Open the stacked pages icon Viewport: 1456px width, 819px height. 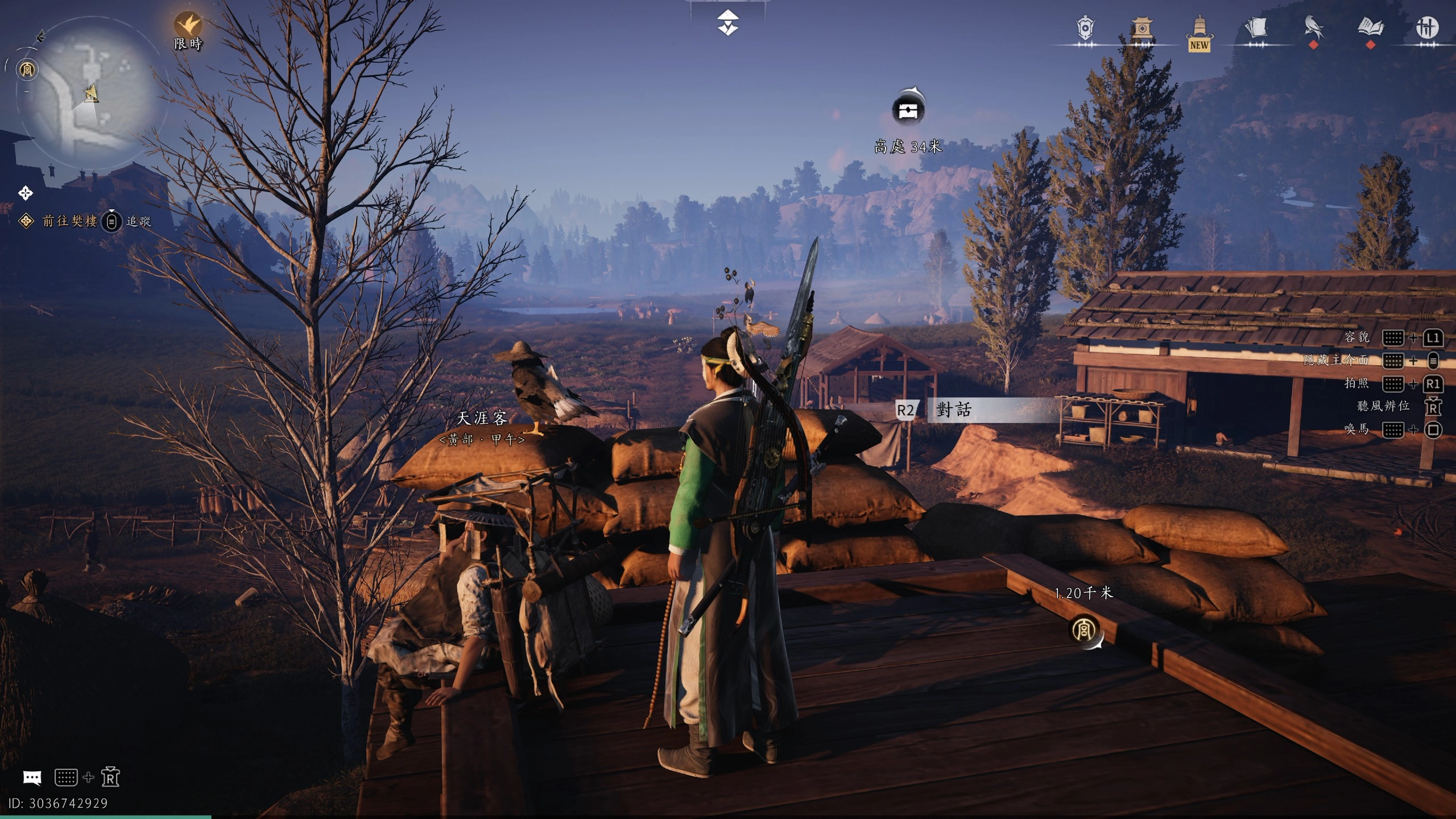1256,27
